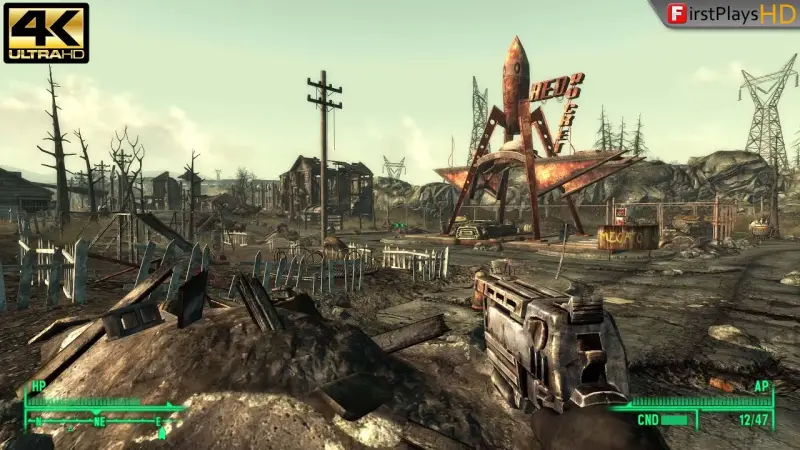800x450 pixels.
Task: Click the compass strip on the HUD
Action: click(100, 421)
